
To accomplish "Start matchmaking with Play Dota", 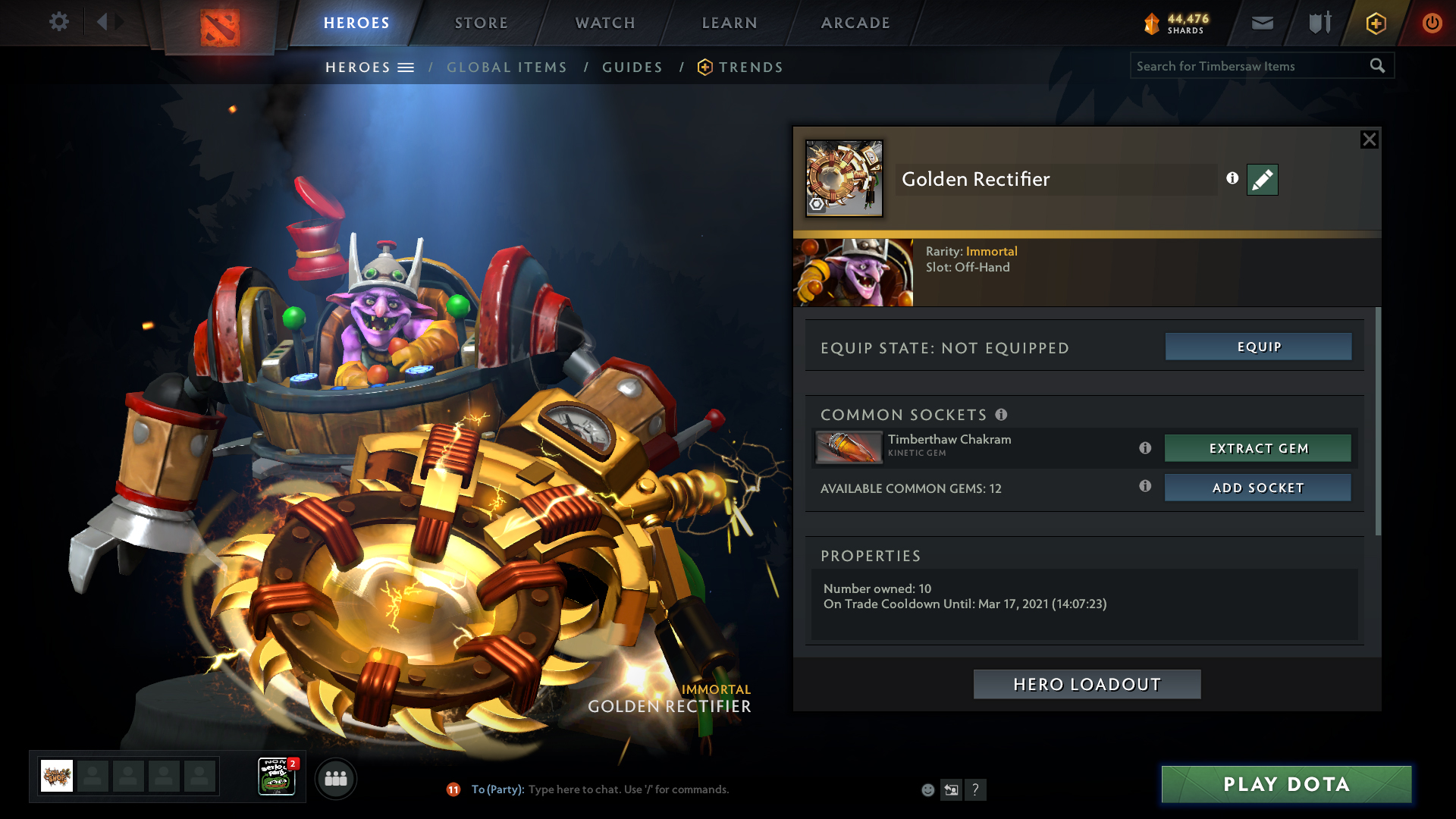I will pos(1286,784).
